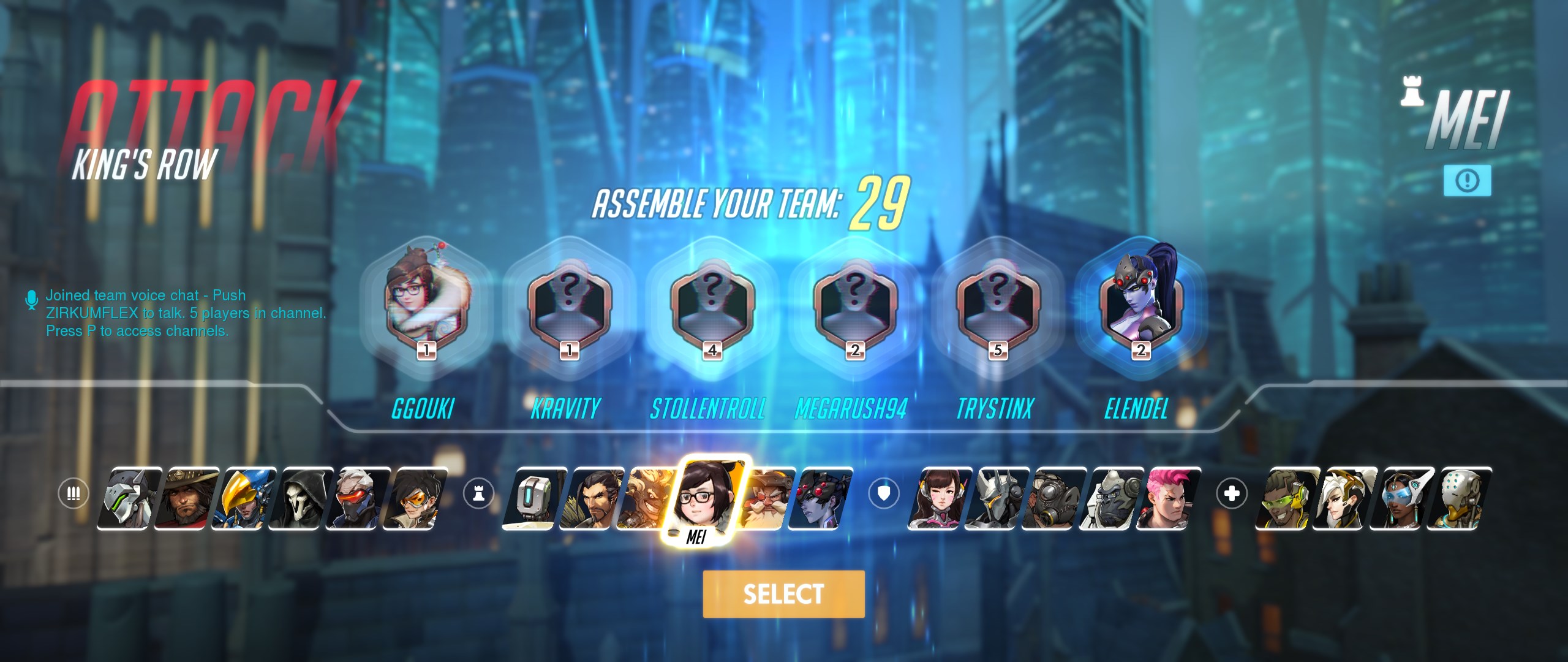Select Widowmaker in the defense row
This screenshot has width=1568, height=662.
coord(815,509)
